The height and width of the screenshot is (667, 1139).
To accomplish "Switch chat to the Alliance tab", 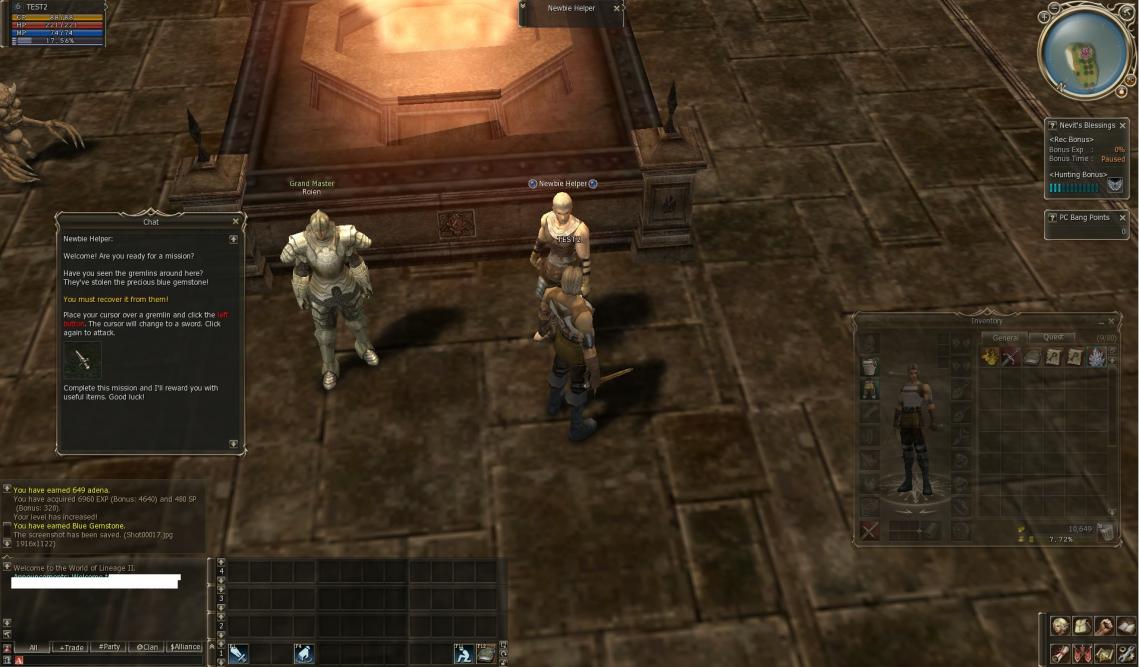I will [x=184, y=647].
